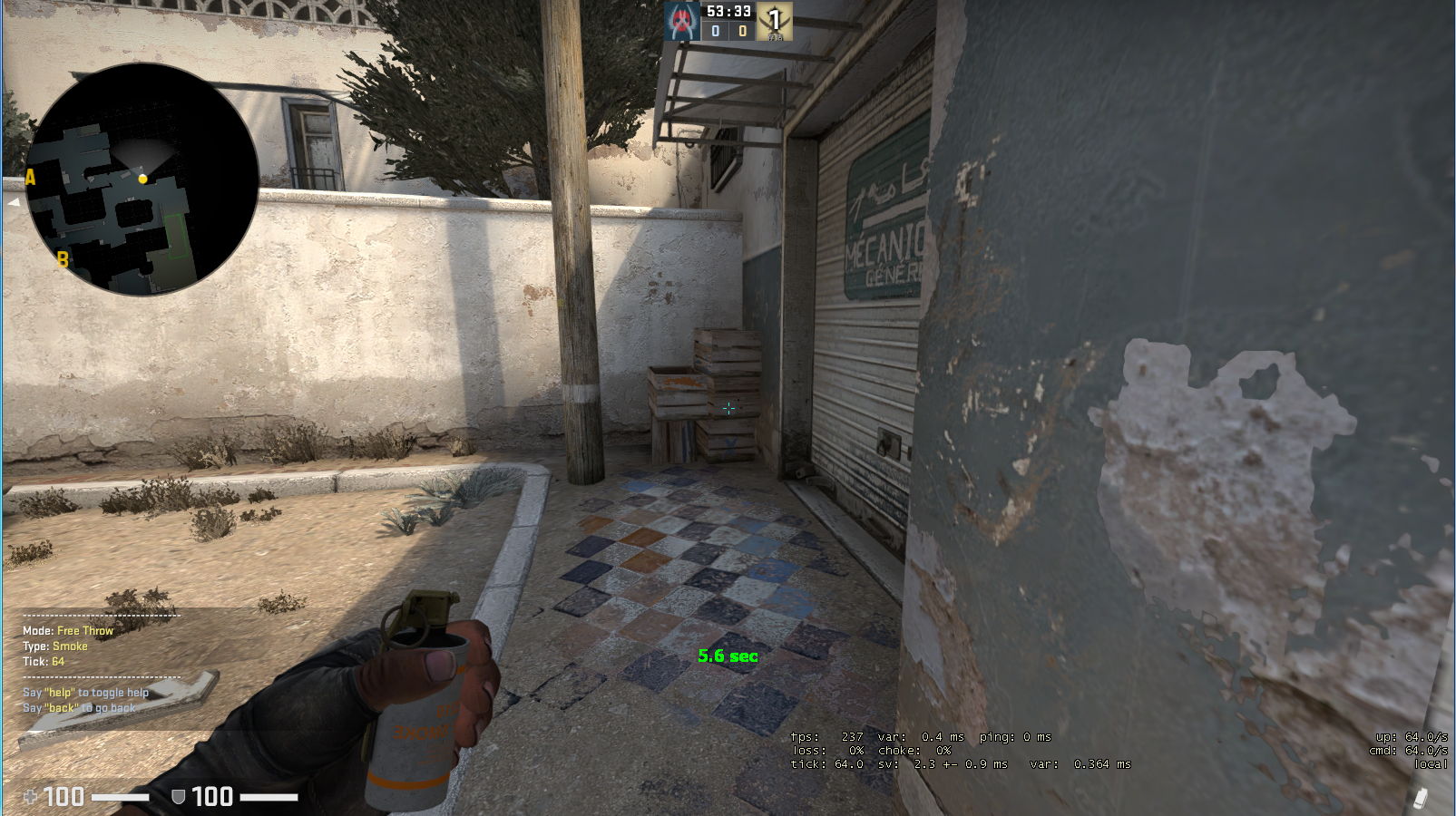Screen dimensions: 1456x816
Task: Toggle the Smoke grenade type label
Action: point(70,646)
